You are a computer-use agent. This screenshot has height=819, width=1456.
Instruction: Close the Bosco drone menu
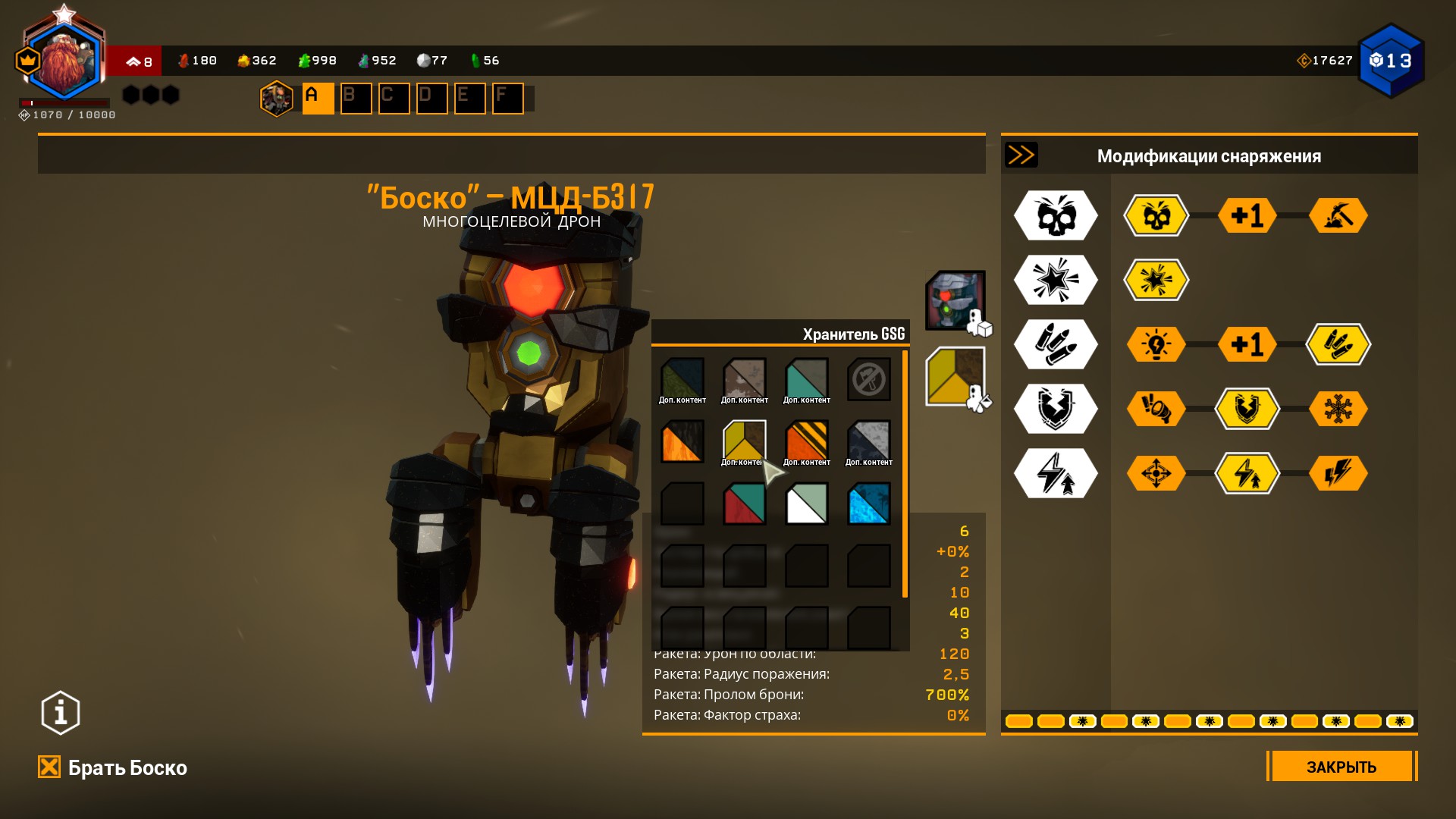click(x=1341, y=767)
